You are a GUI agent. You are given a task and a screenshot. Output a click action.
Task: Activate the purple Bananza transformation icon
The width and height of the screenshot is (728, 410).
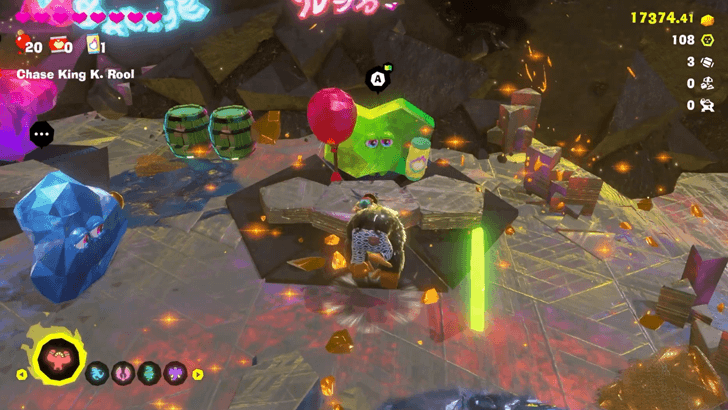[x=174, y=374]
